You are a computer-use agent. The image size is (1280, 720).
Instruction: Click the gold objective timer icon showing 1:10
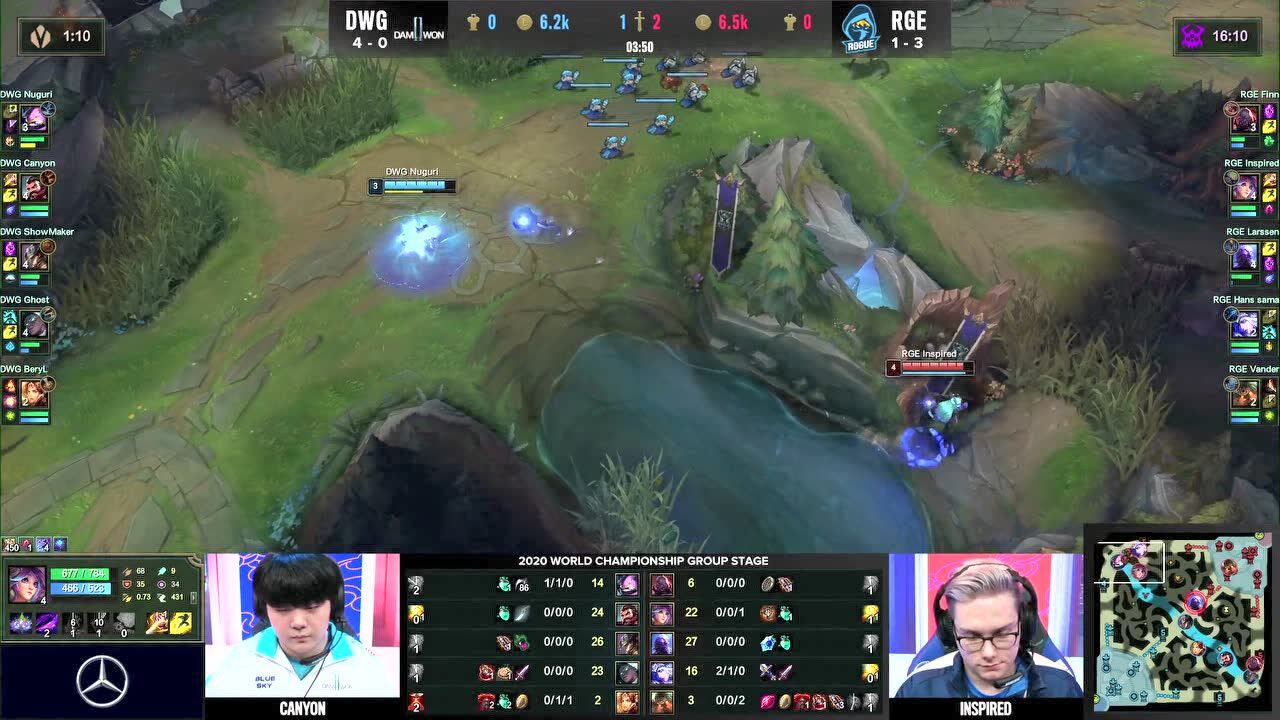coord(41,36)
